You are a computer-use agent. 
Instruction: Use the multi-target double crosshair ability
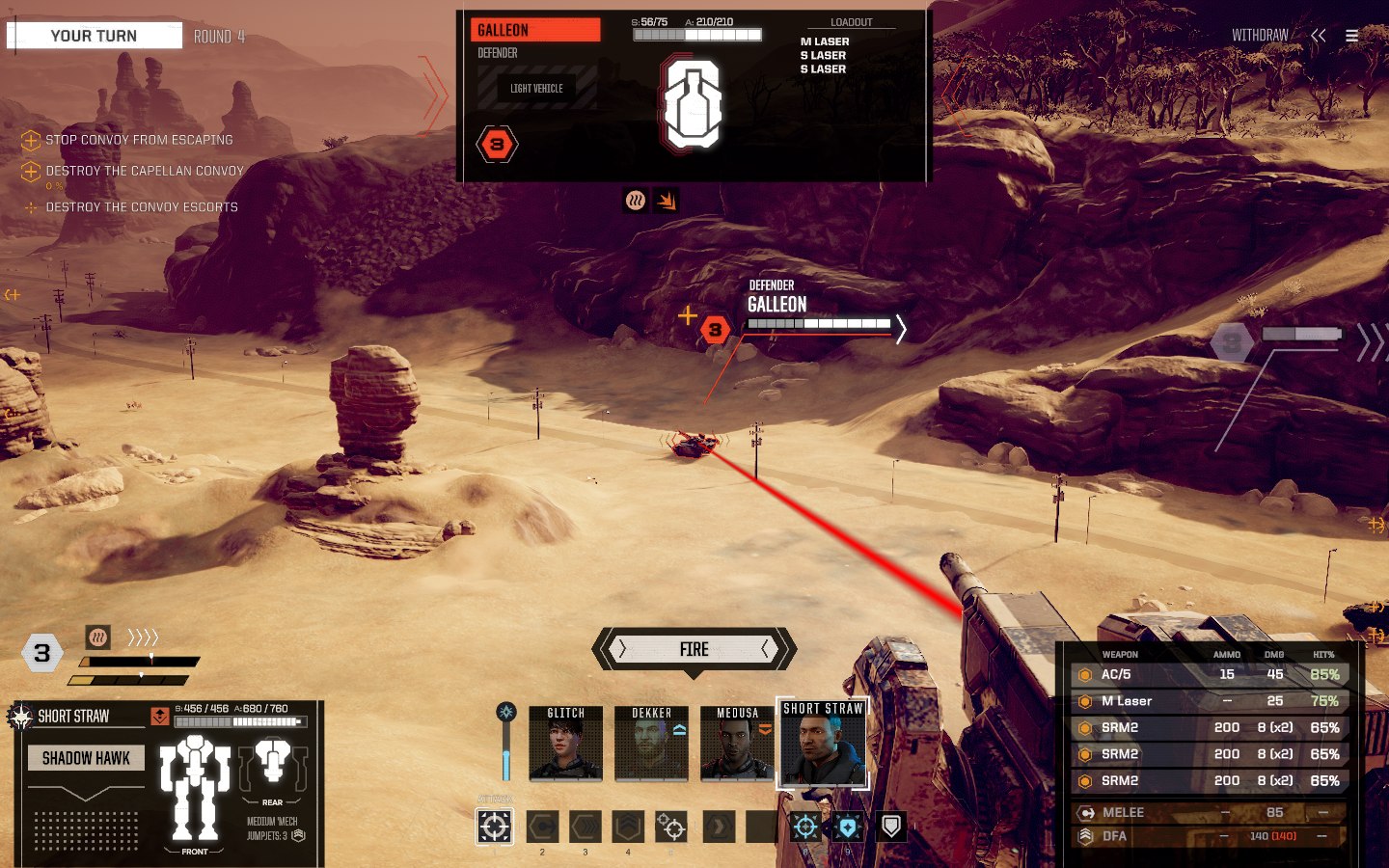[x=670, y=827]
